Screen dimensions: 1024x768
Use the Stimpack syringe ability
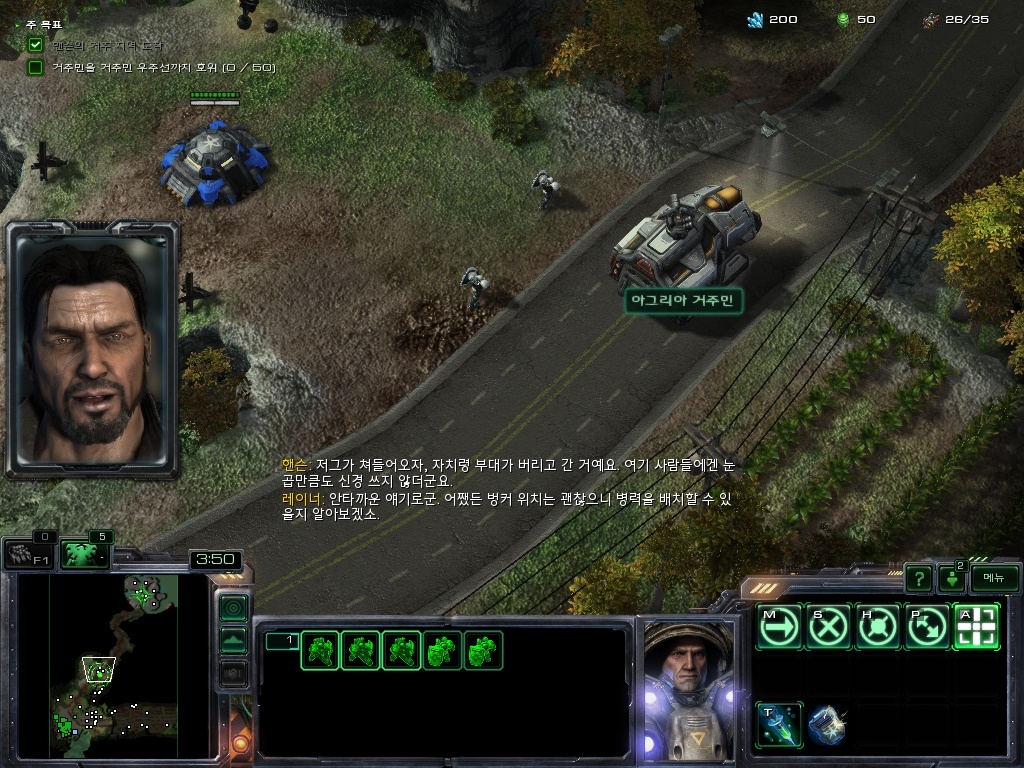[779, 724]
